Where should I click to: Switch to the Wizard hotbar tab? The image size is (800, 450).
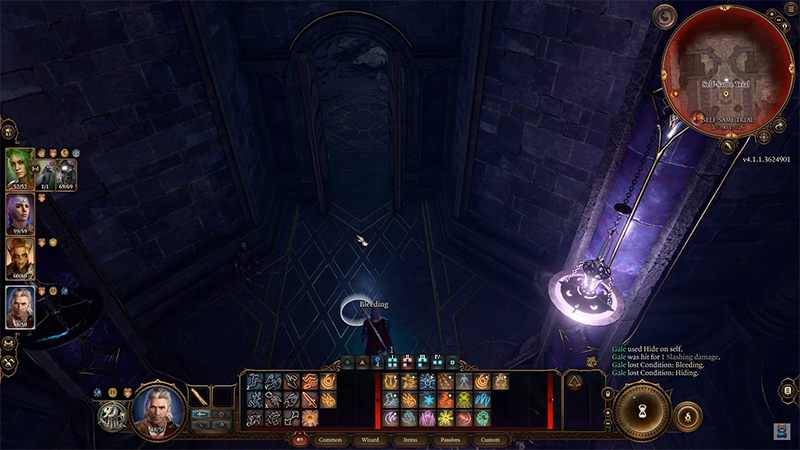point(369,439)
